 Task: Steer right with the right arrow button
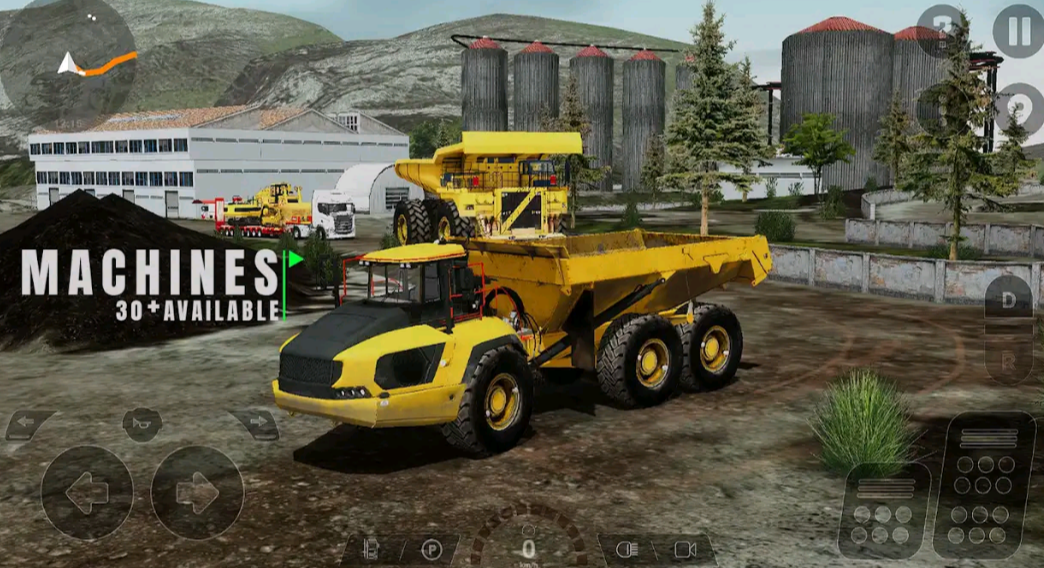197,492
